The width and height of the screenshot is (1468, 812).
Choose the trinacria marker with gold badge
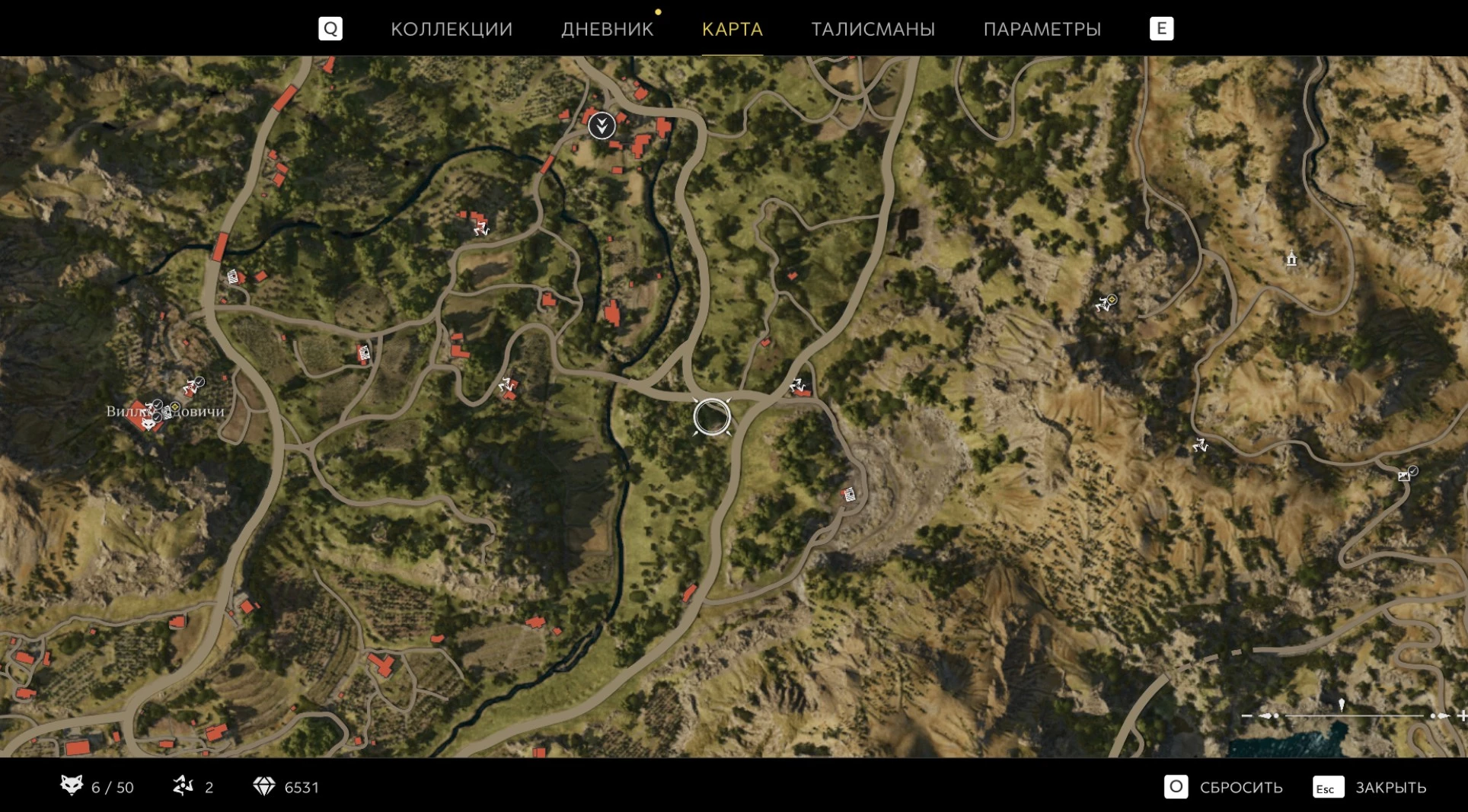tap(1105, 304)
